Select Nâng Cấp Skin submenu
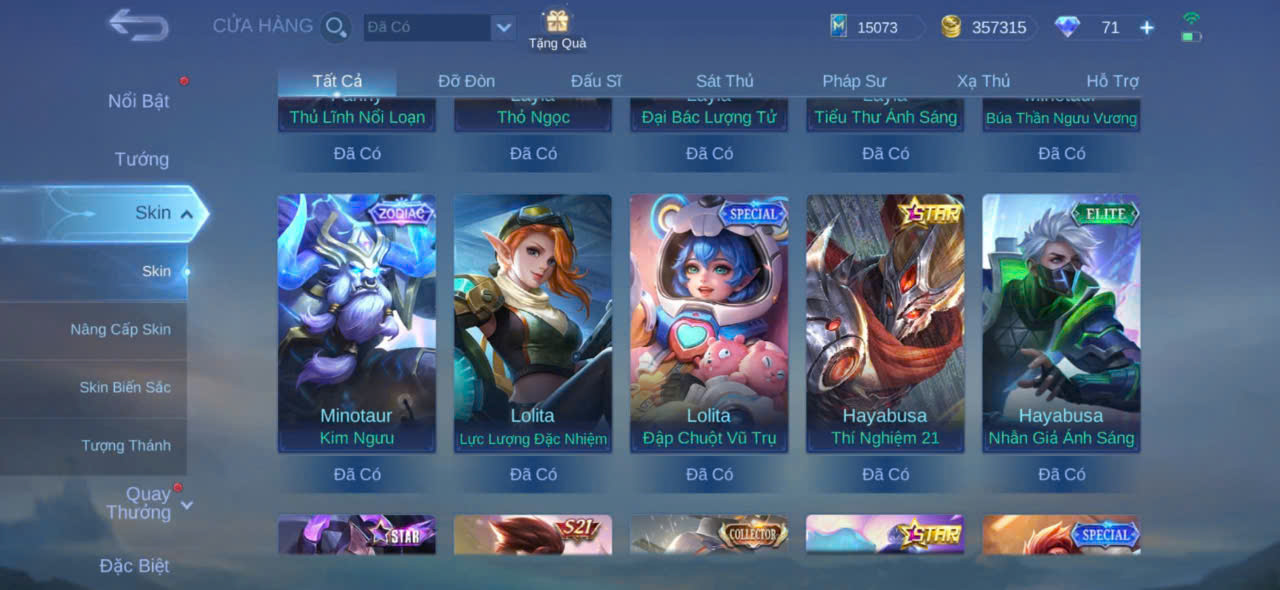The width and height of the screenshot is (1280, 590). [x=120, y=329]
